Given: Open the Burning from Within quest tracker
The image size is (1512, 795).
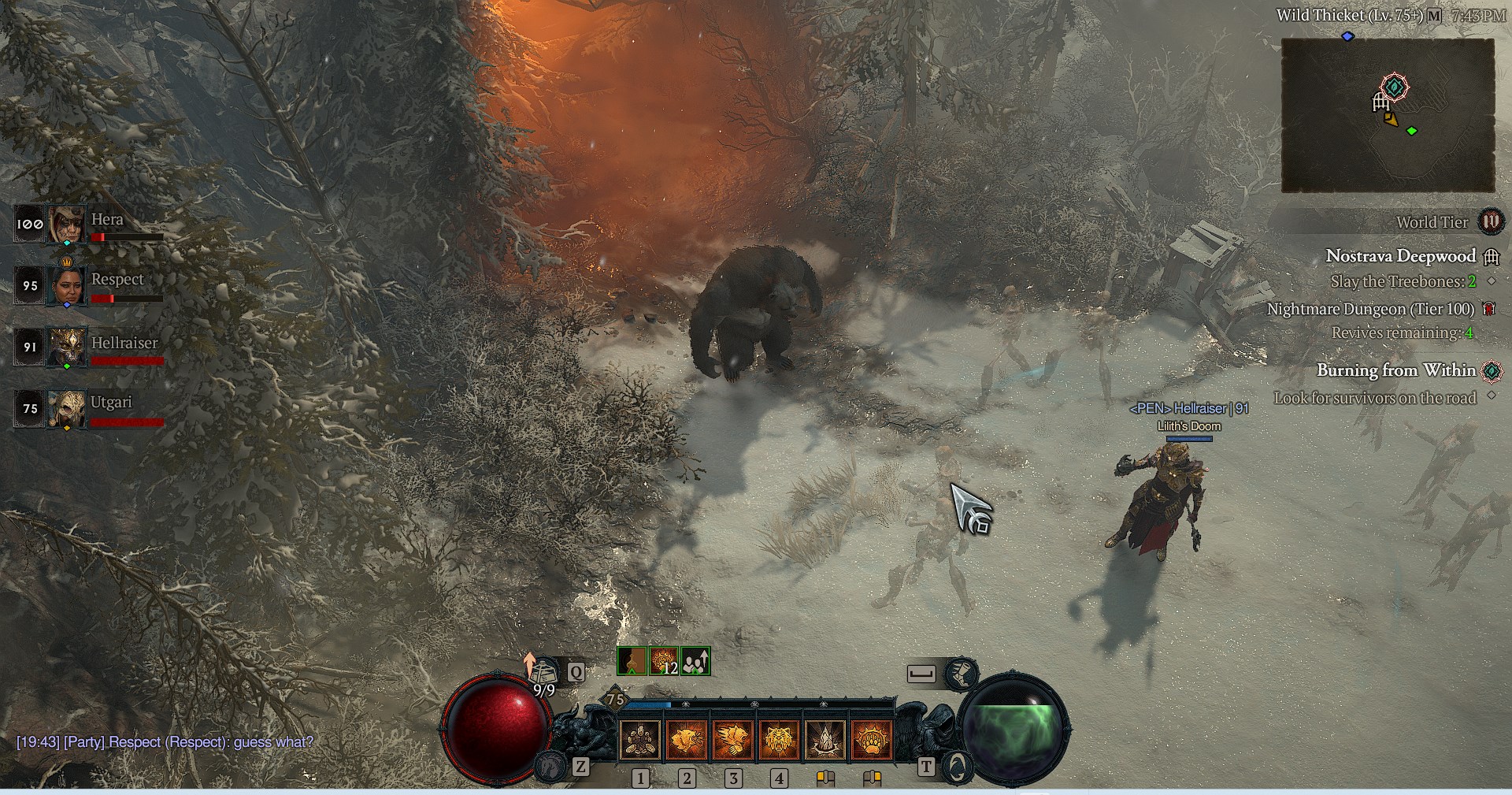Looking at the screenshot, I should tap(1395, 370).
